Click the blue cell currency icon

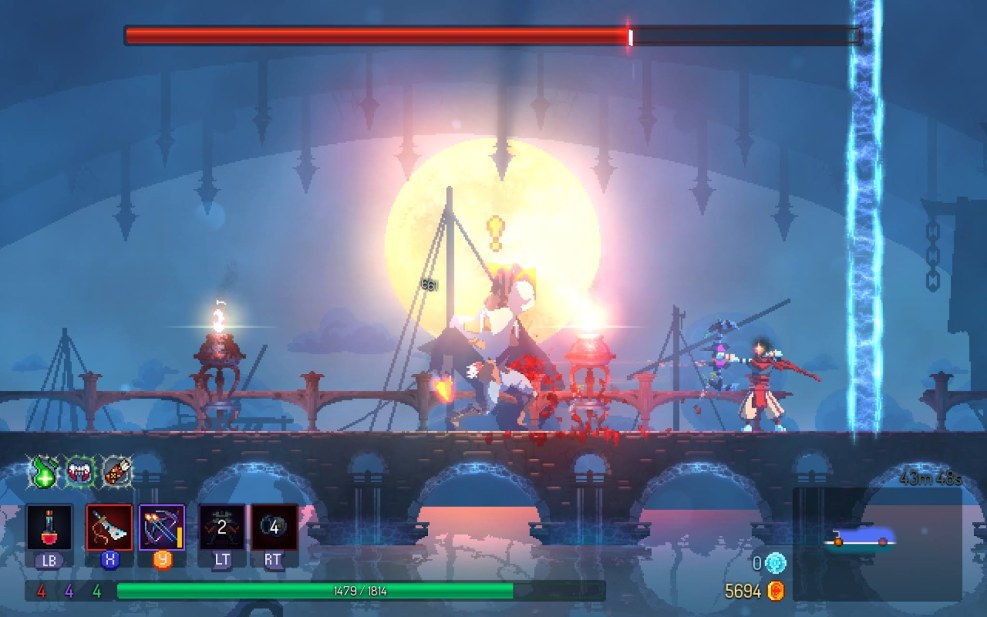(x=776, y=563)
